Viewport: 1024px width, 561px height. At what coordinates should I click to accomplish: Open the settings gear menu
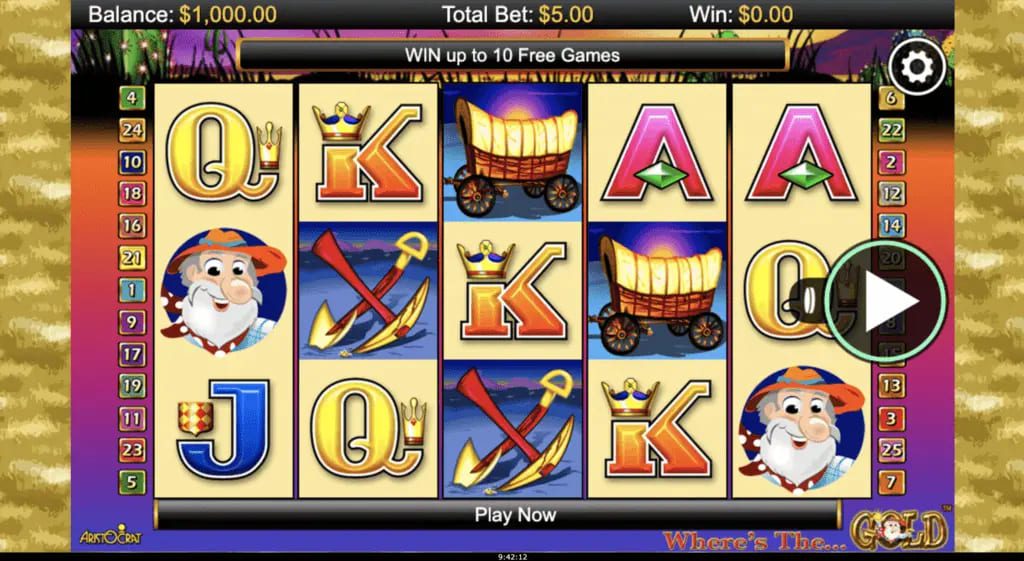(916, 68)
